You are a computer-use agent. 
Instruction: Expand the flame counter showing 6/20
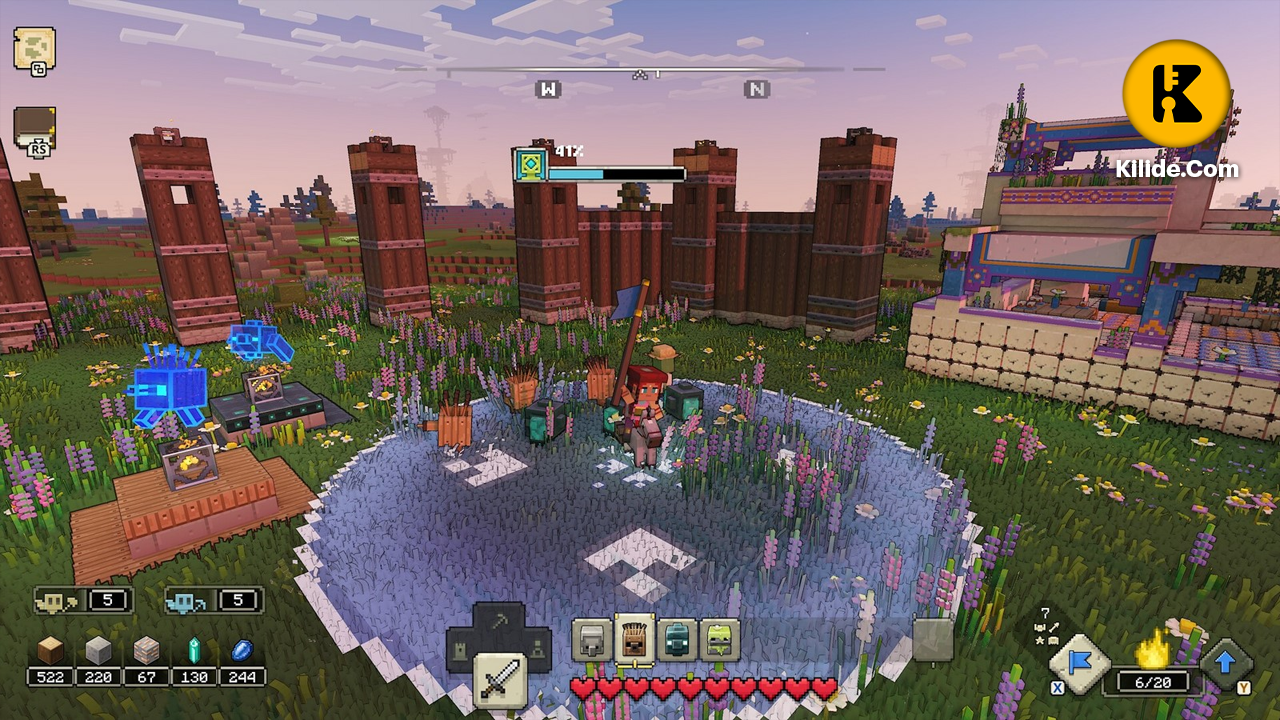click(1150, 680)
